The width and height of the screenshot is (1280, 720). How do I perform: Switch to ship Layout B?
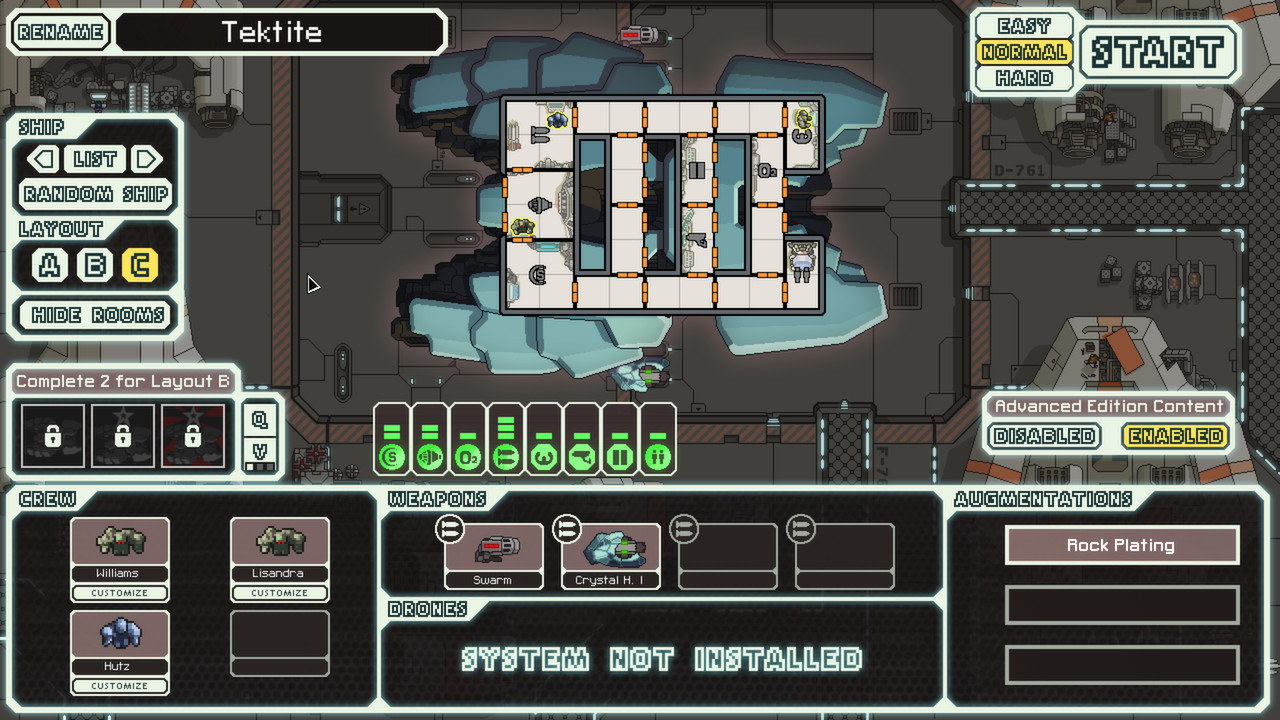[x=95, y=267]
